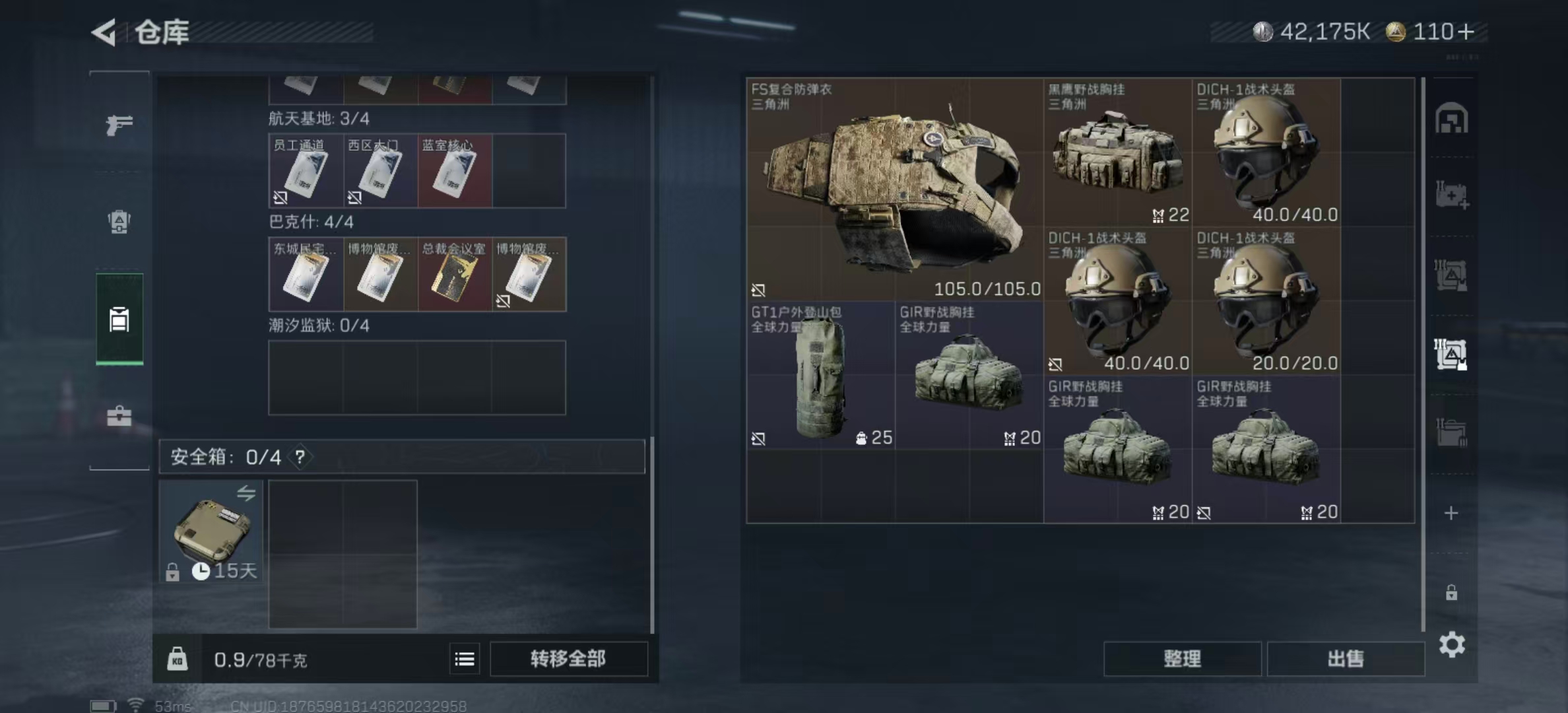This screenshot has width=1568, height=713.
Task: Go back using the arrow beside 仓库
Action: (x=104, y=32)
